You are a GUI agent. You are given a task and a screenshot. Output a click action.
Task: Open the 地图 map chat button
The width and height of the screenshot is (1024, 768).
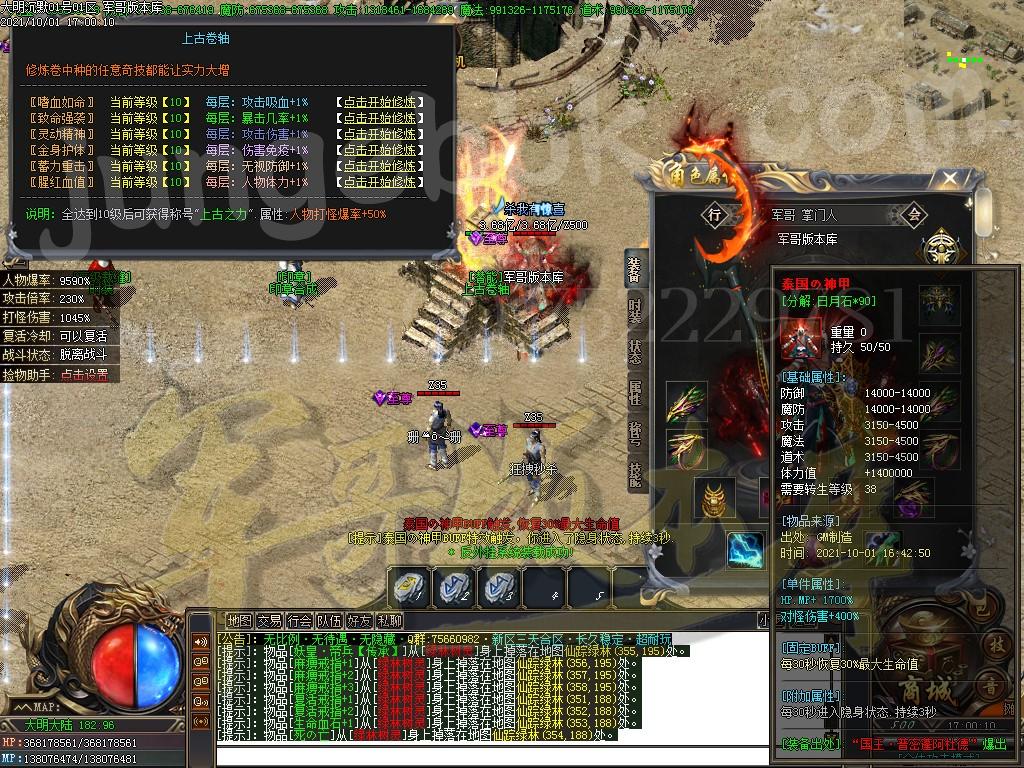point(239,621)
